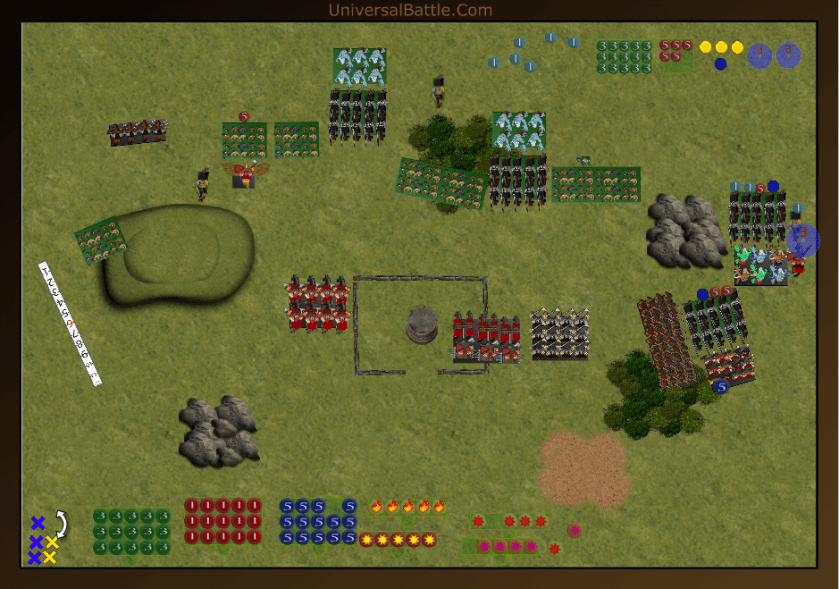Select a yellow X marker
The height and width of the screenshot is (589, 839).
pos(51,542)
